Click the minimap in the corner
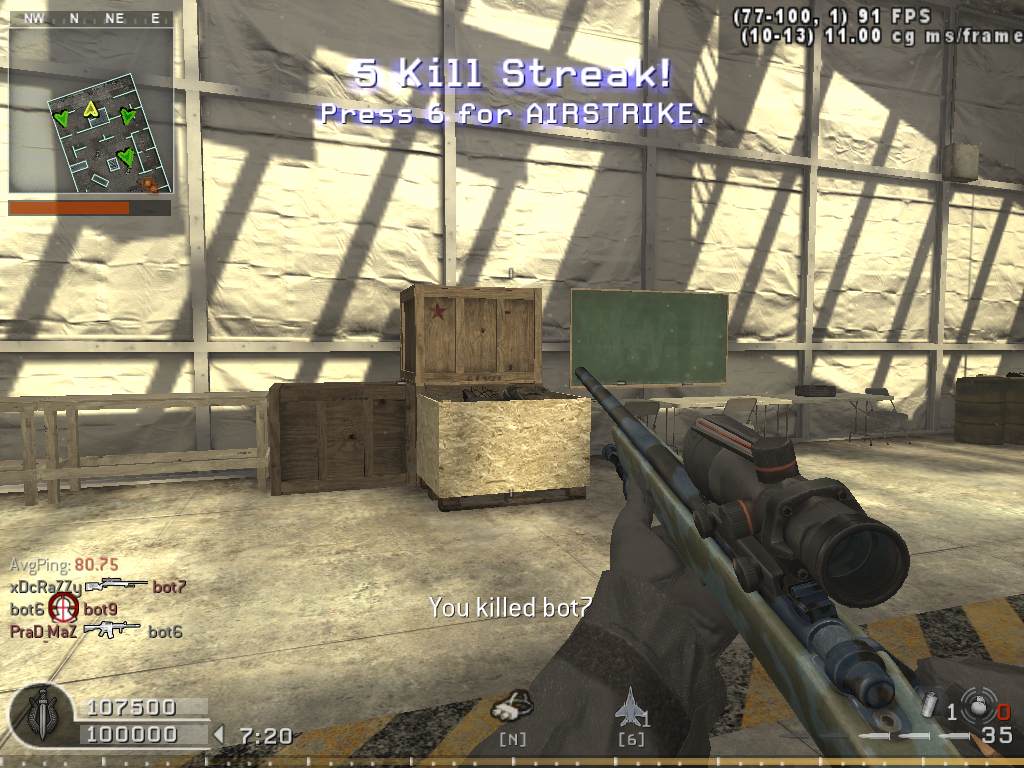Viewport: 1024px width, 768px height. click(x=91, y=110)
